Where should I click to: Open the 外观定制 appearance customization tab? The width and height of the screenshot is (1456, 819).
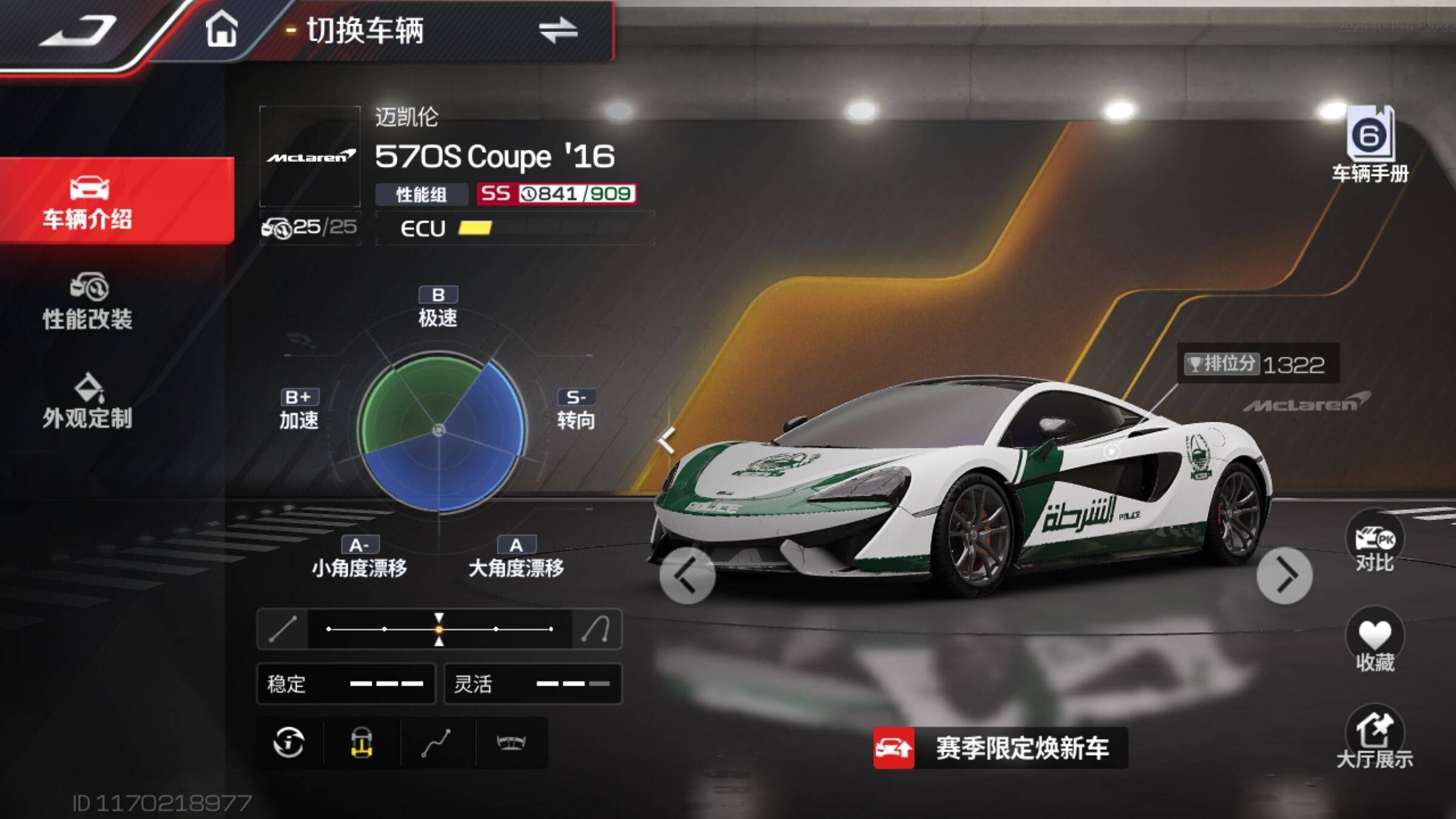pos(88,401)
